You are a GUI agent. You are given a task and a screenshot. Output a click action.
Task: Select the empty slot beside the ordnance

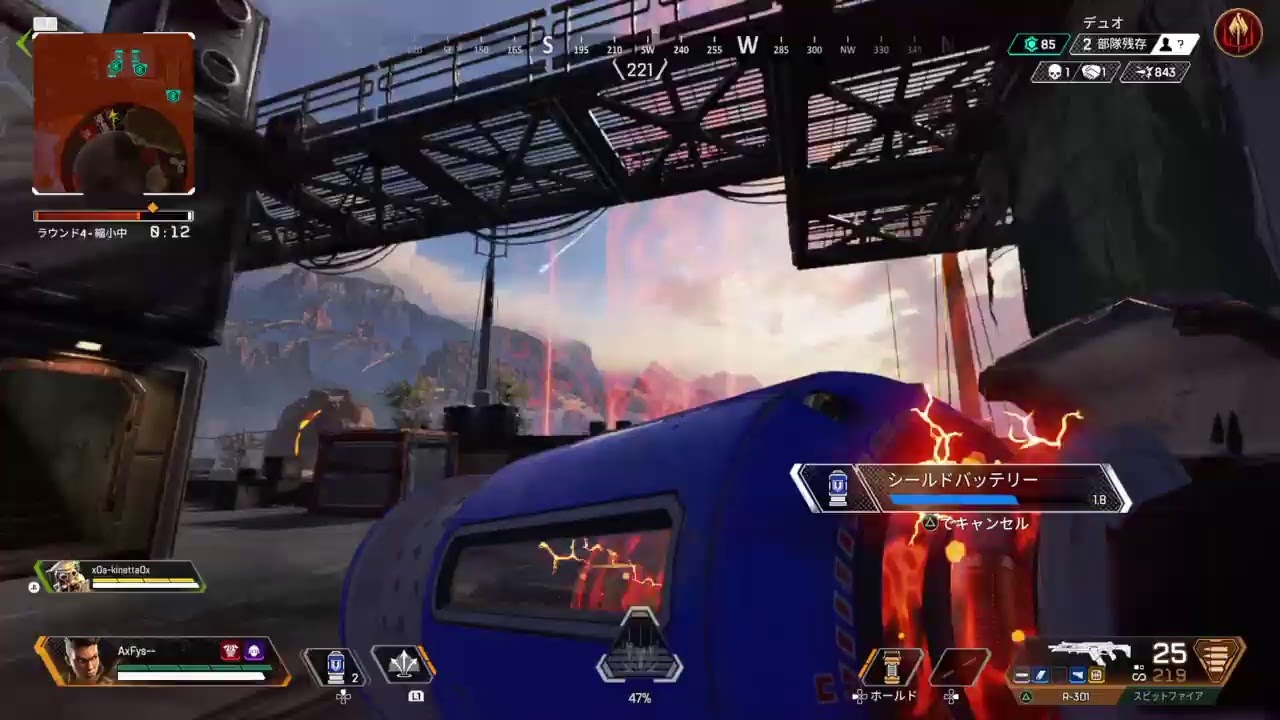point(958,668)
